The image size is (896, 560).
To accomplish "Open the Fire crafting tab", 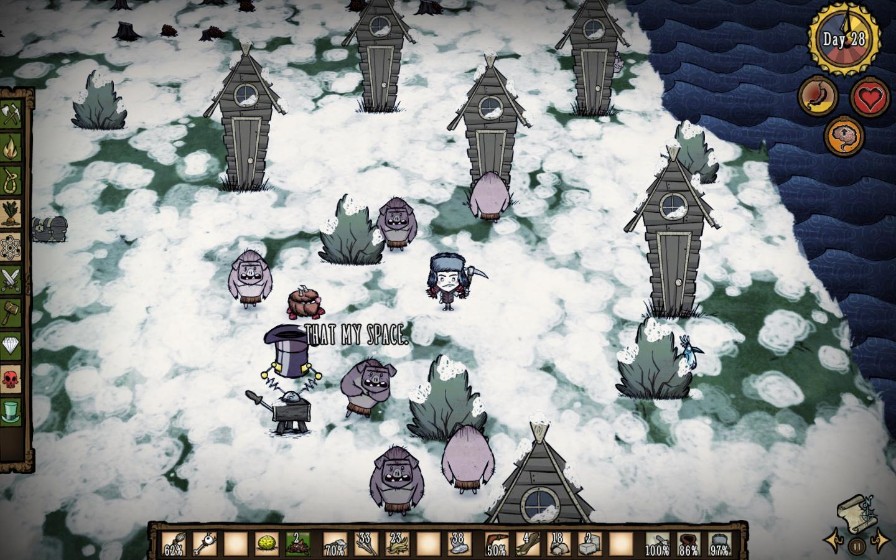I will pyautogui.click(x=11, y=147).
